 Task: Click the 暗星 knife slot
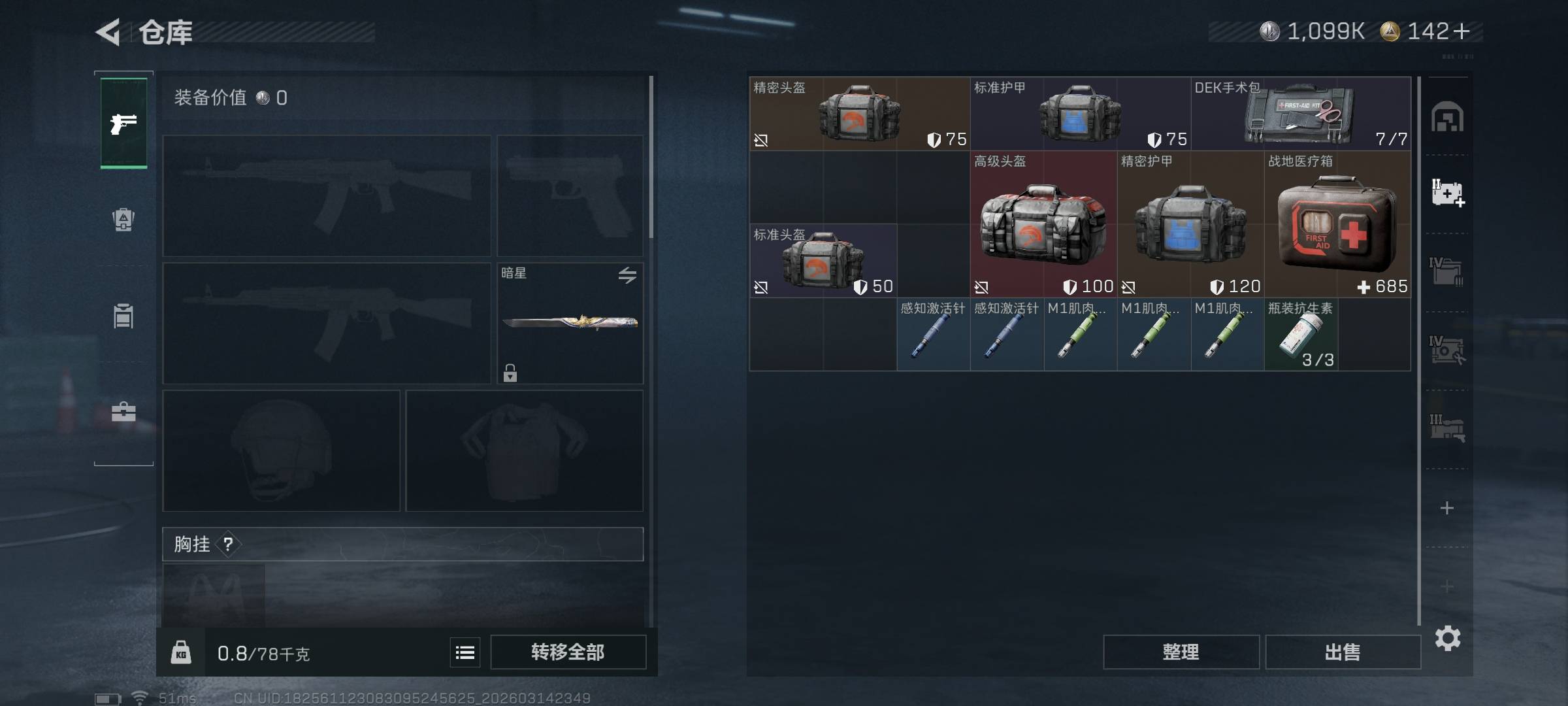coord(570,323)
